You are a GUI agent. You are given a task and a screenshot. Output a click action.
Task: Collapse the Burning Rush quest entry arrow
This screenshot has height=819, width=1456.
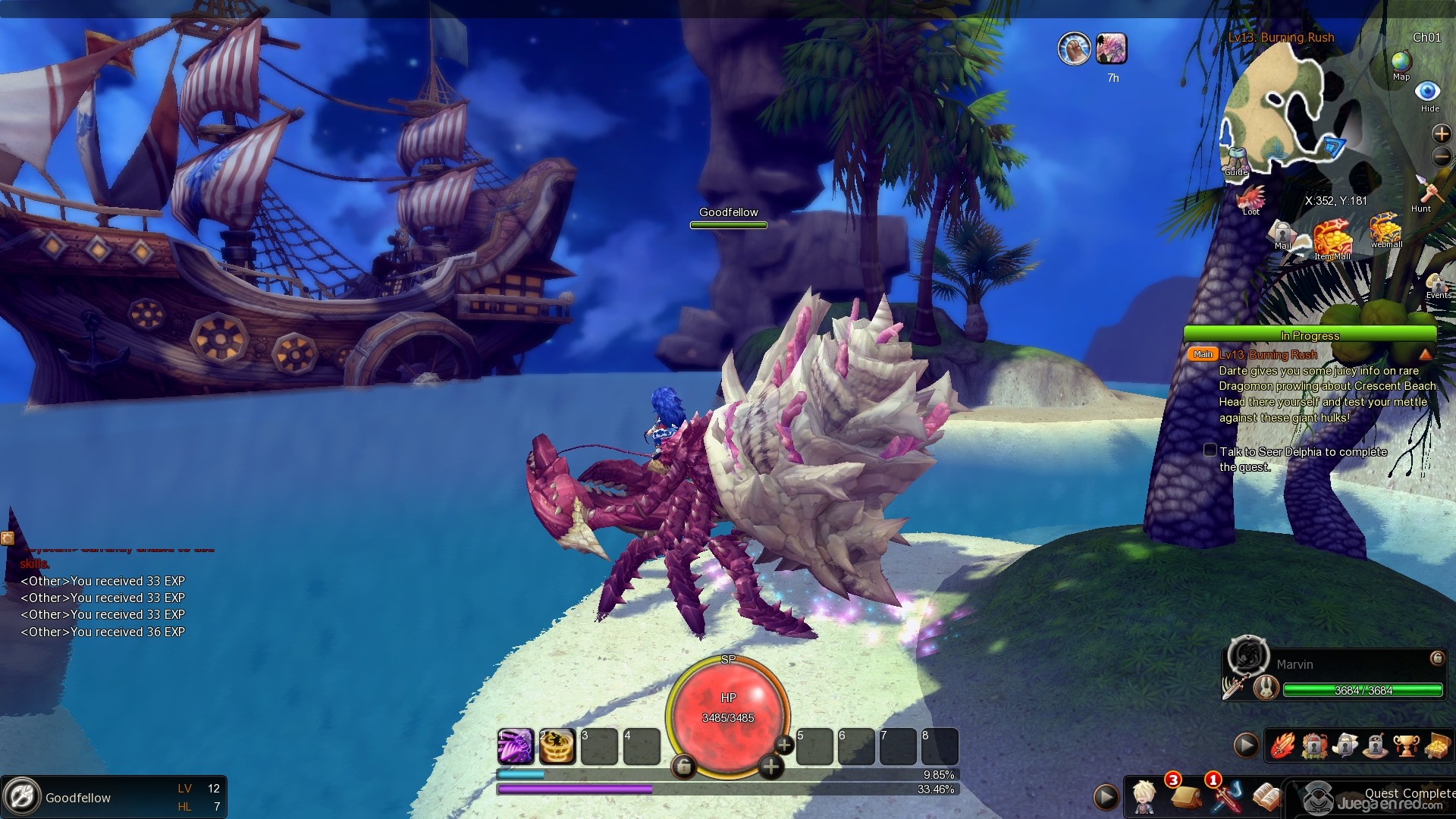(1425, 354)
